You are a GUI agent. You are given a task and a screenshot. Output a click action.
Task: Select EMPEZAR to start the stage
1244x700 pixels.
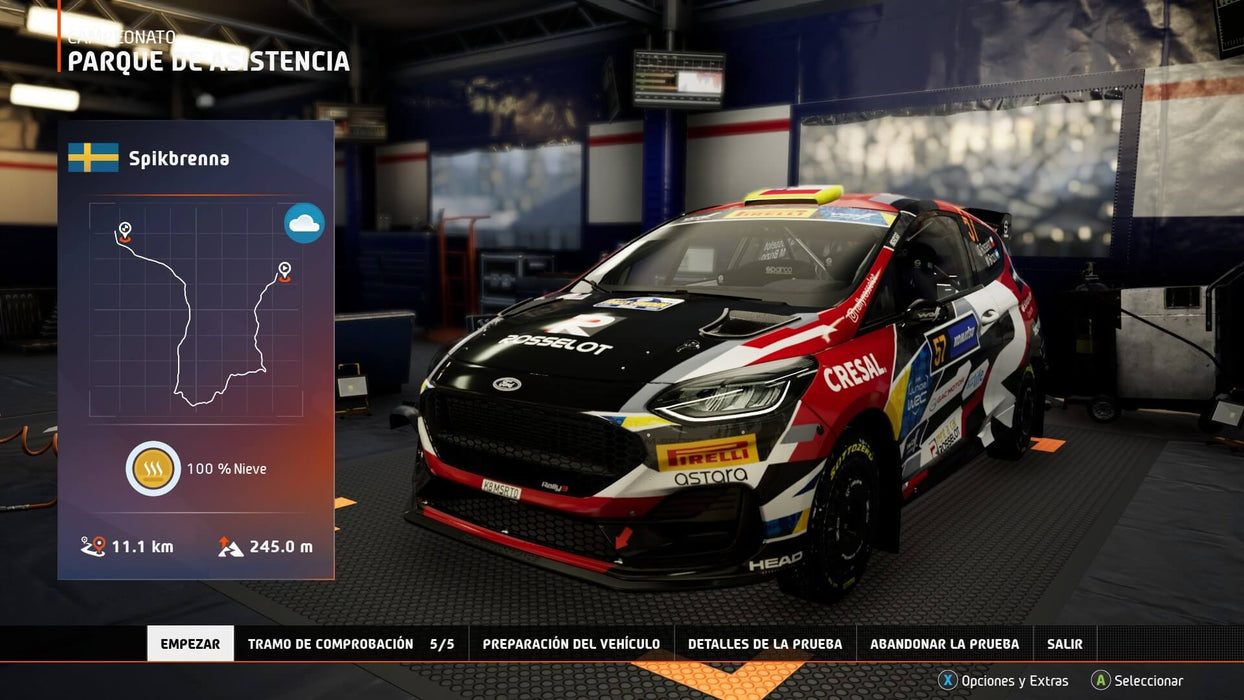[x=190, y=644]
